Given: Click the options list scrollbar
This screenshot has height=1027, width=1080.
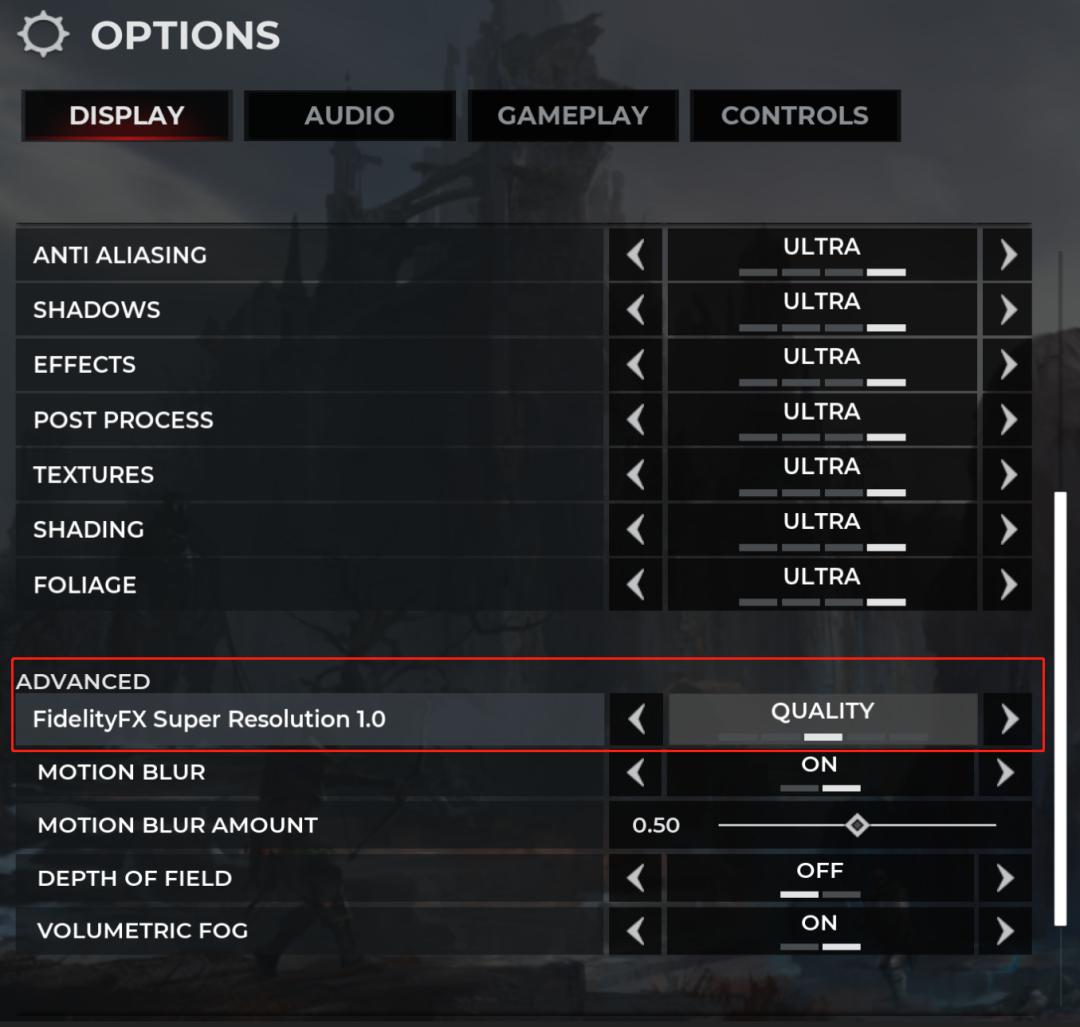Looking at the screenshot, I should (1060, 708).
